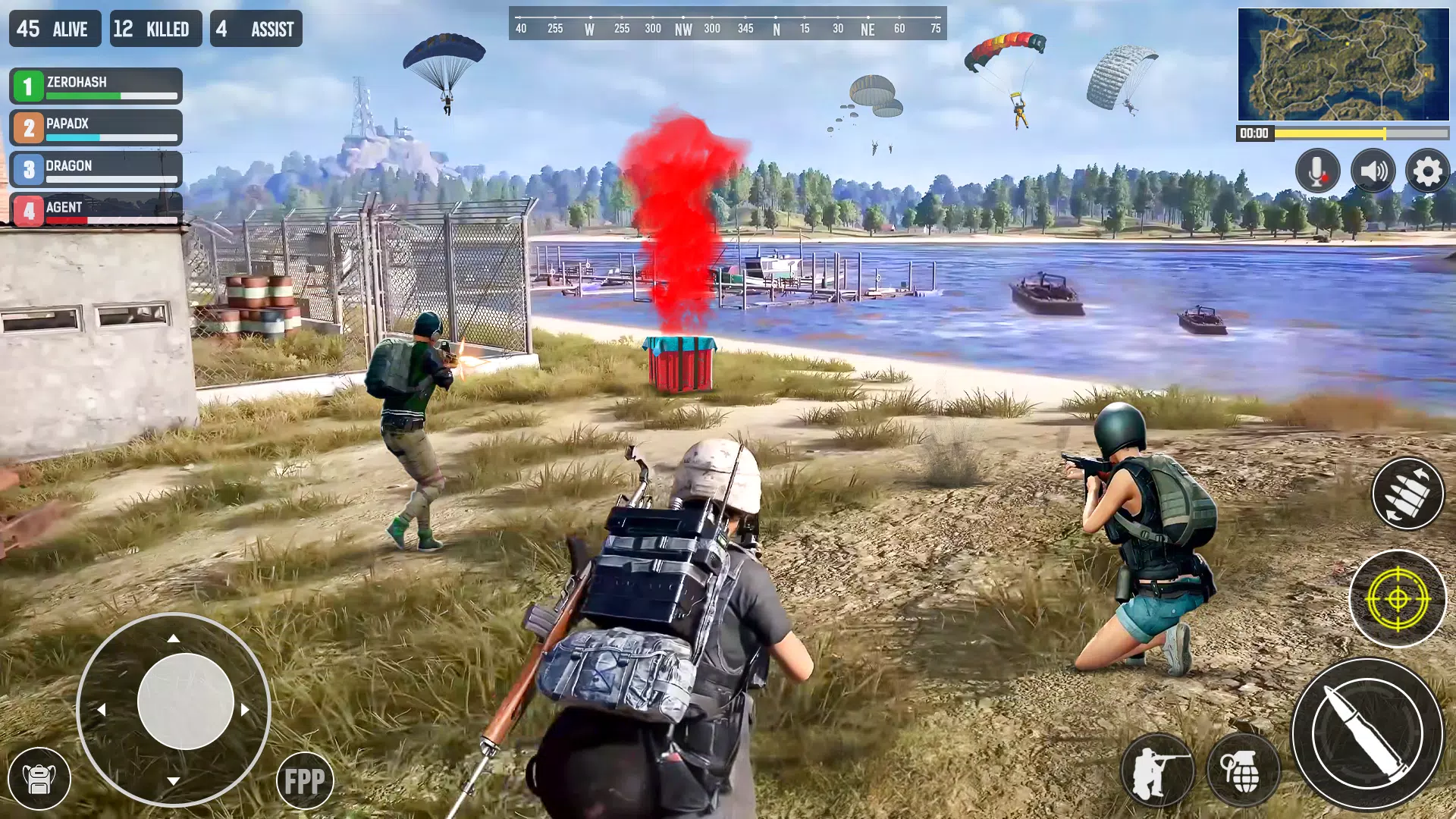Select PAPADX in the squad list

[95, 127]
